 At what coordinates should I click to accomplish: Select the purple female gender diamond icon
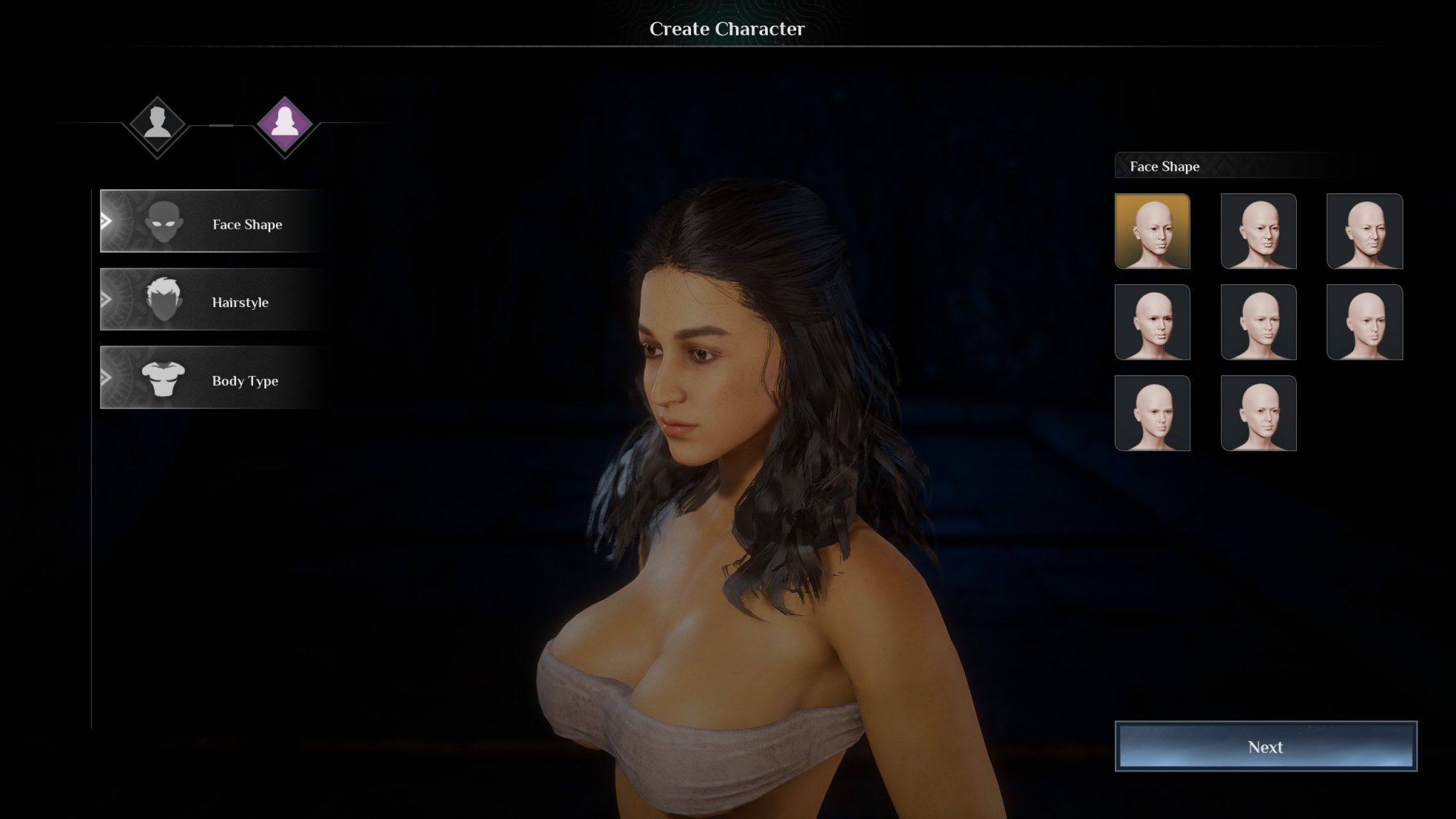click(x=284, y=124)
